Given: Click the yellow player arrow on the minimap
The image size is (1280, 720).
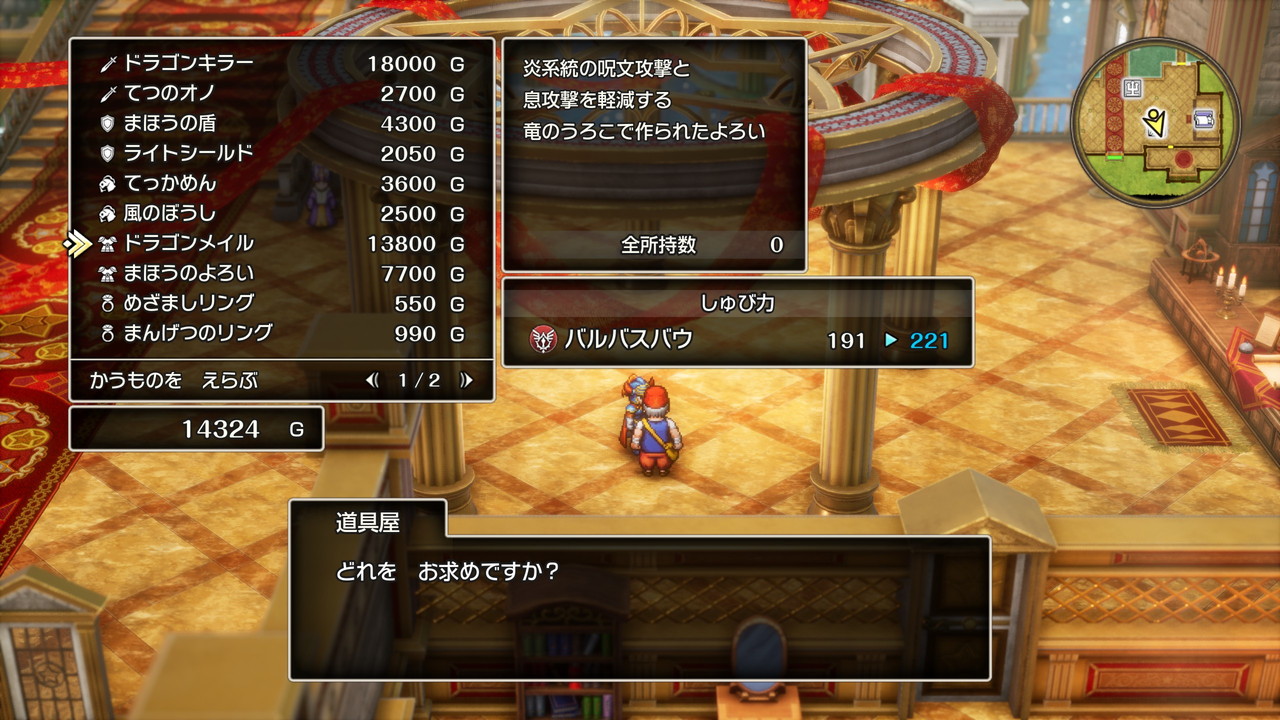Looking at the screenshot, I should pyautogui.click(x=1155, y=122).
